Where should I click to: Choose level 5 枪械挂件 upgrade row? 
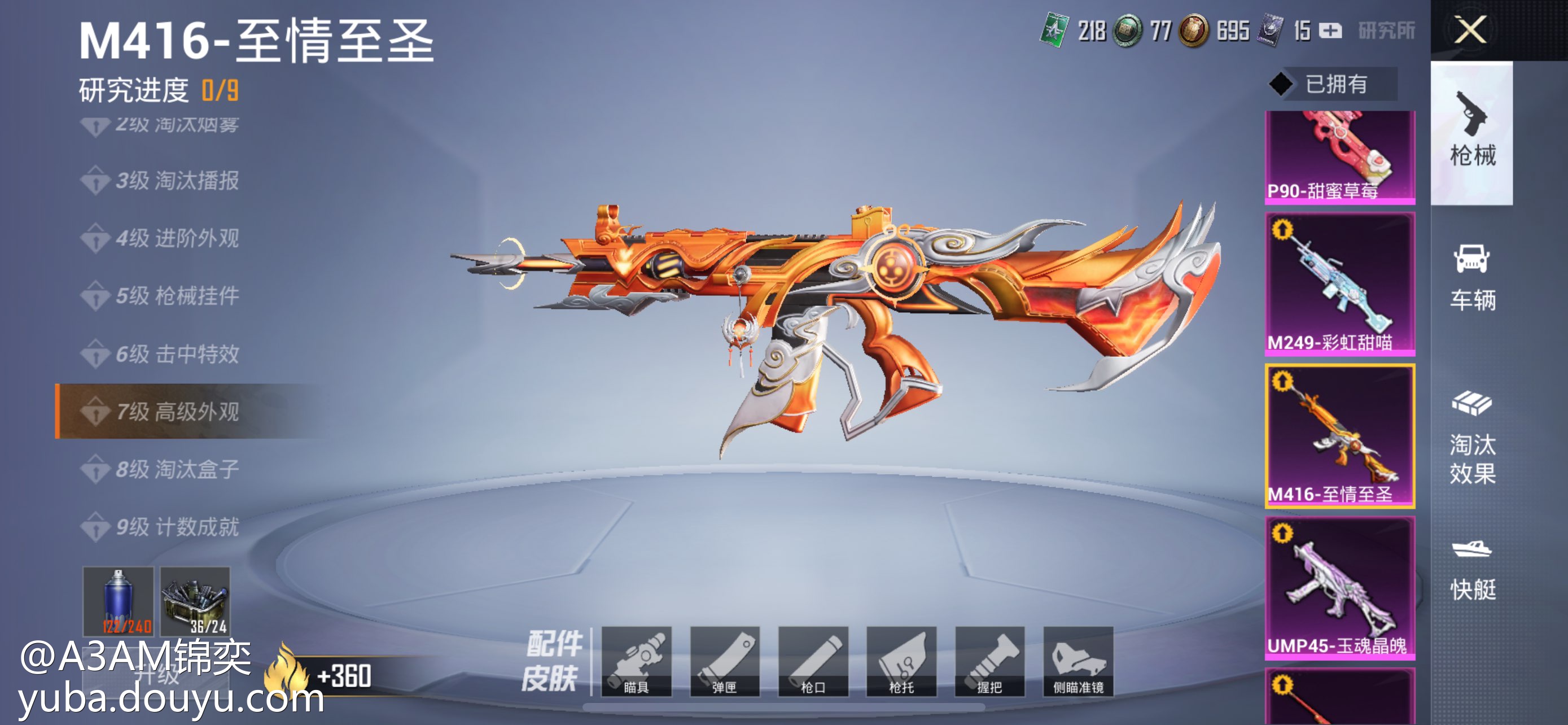click(x=177, y=296)
